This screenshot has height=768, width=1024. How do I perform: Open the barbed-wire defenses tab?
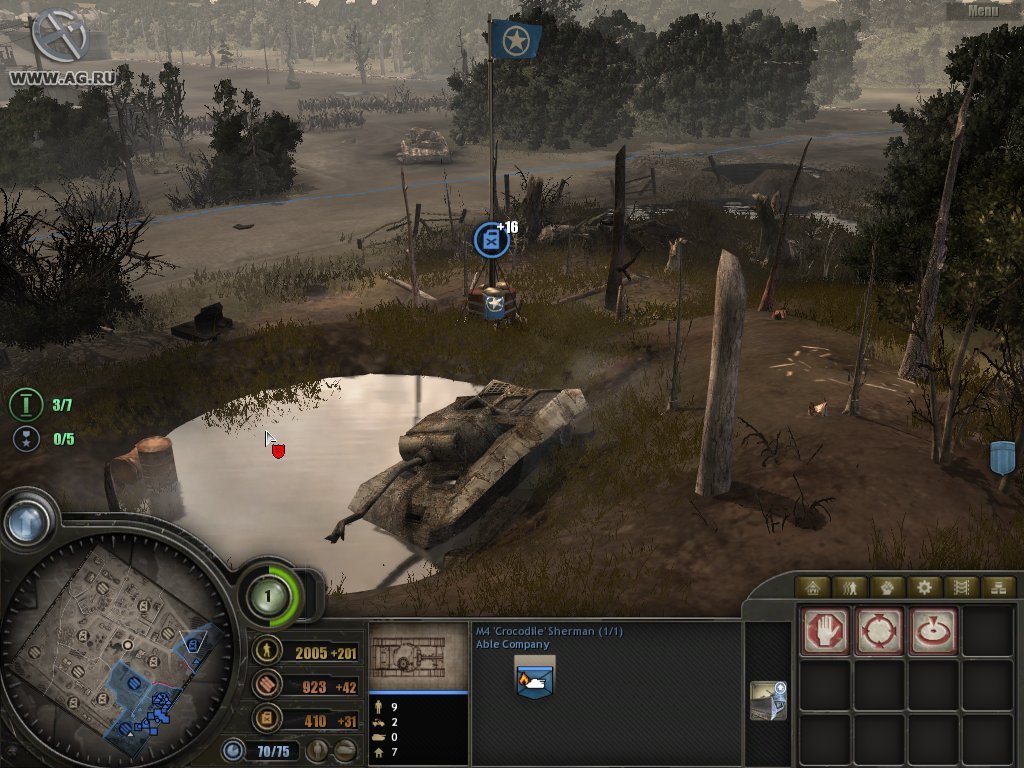click(x=961, y=587)
